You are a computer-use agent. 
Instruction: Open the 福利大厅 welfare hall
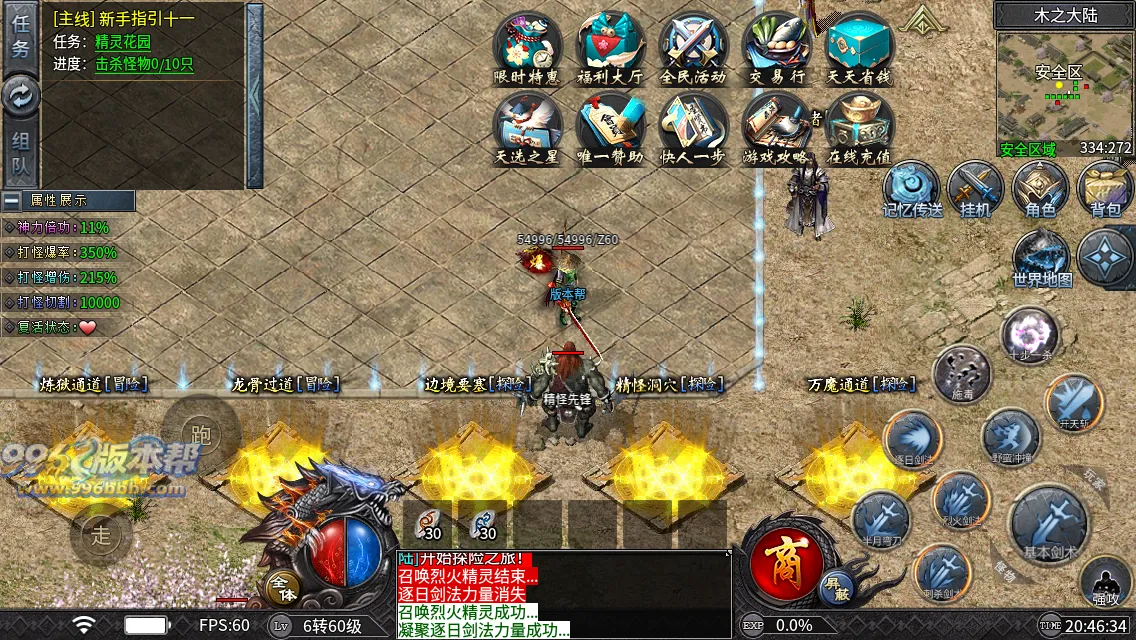click(x=610, y=47)
